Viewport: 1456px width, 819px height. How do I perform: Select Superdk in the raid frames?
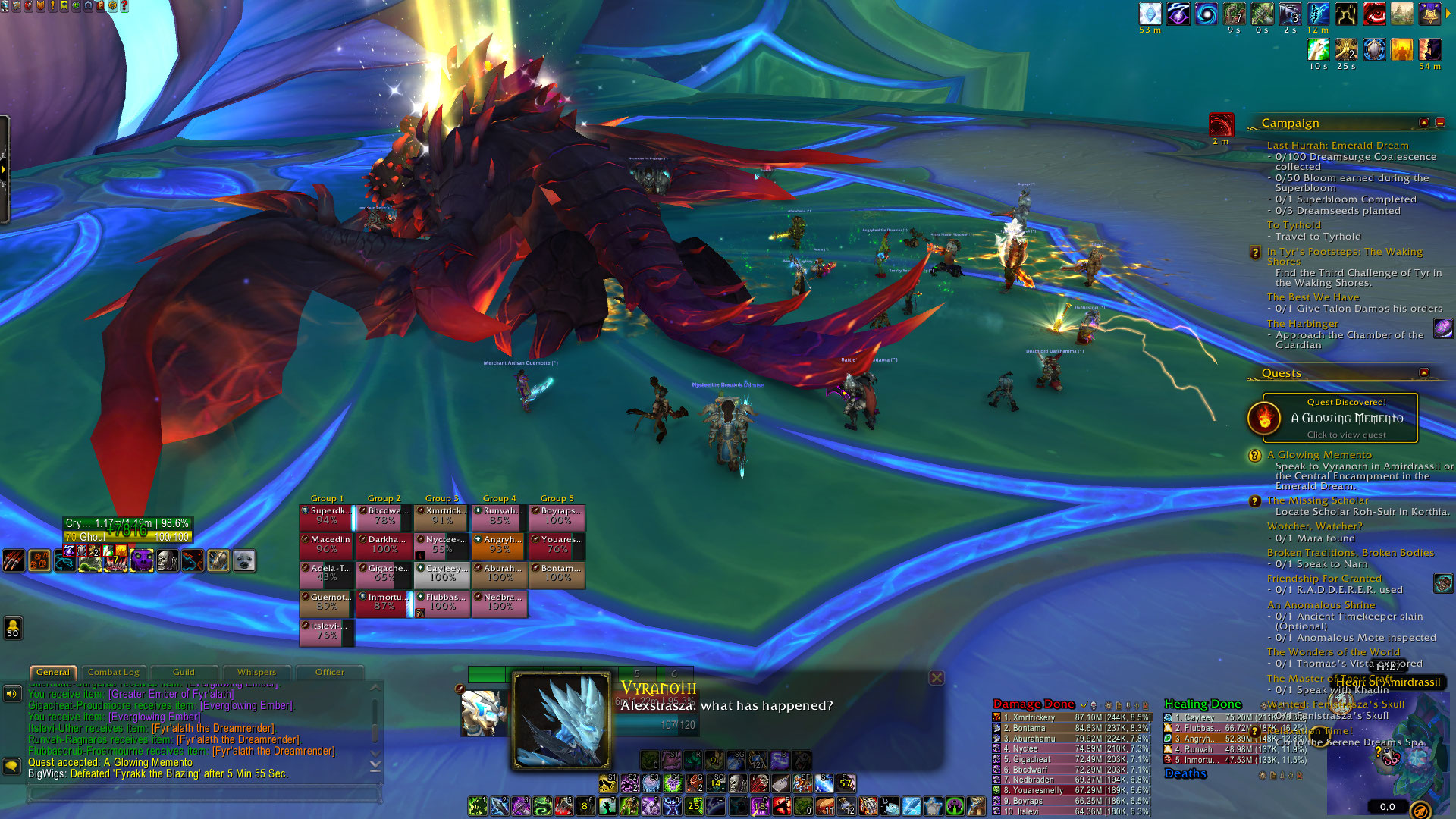327,516
